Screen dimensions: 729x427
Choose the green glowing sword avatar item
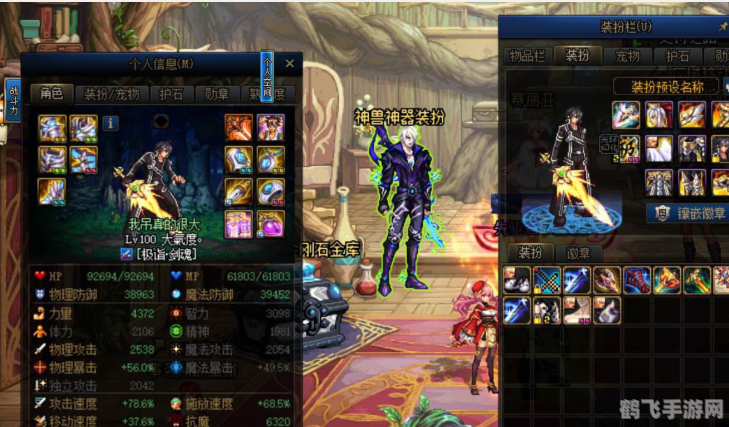[x=697, y=280]
